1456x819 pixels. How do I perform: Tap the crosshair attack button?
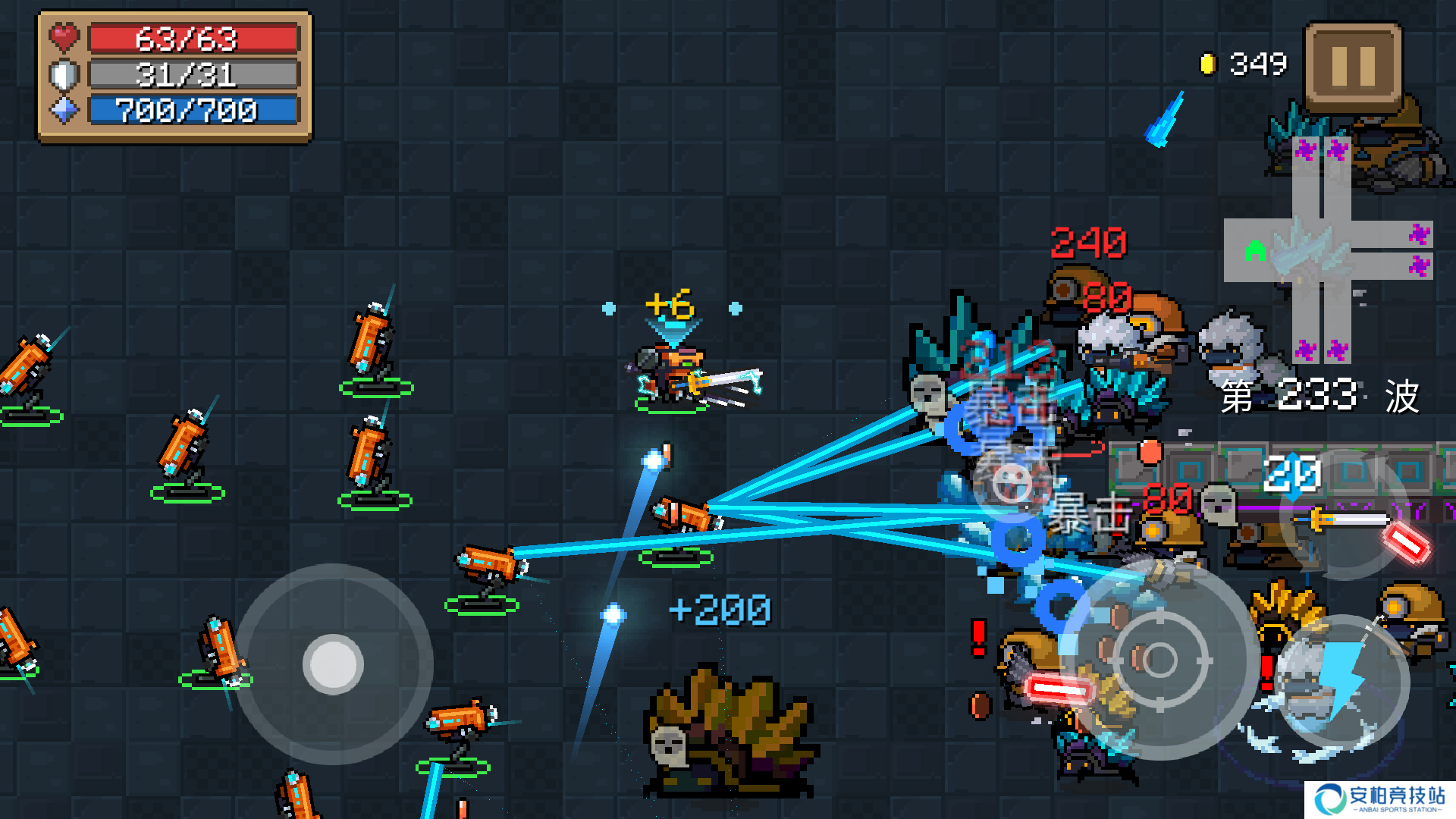1158,658
